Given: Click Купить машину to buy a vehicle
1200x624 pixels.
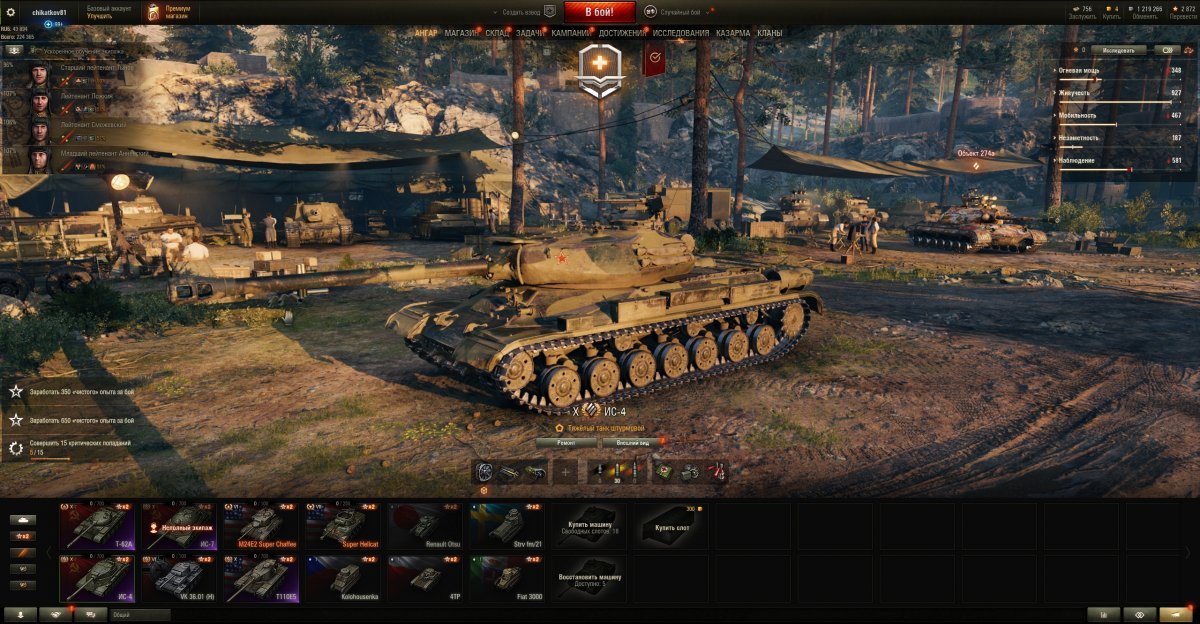Looking at the screenshot, I should (588, 526).
